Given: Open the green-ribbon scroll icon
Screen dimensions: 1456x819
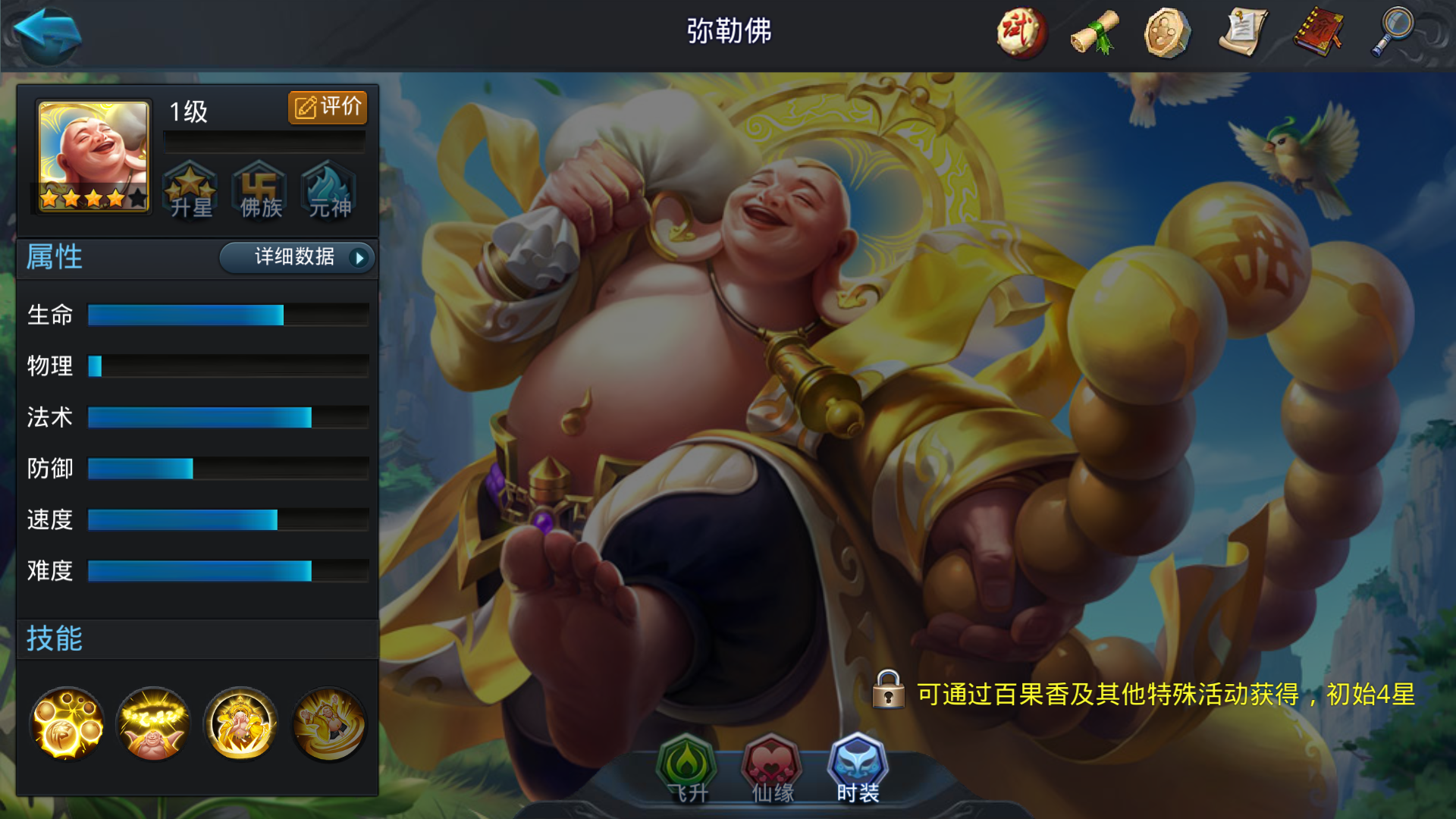Looking at the screenshot, I should (1094, 33).
